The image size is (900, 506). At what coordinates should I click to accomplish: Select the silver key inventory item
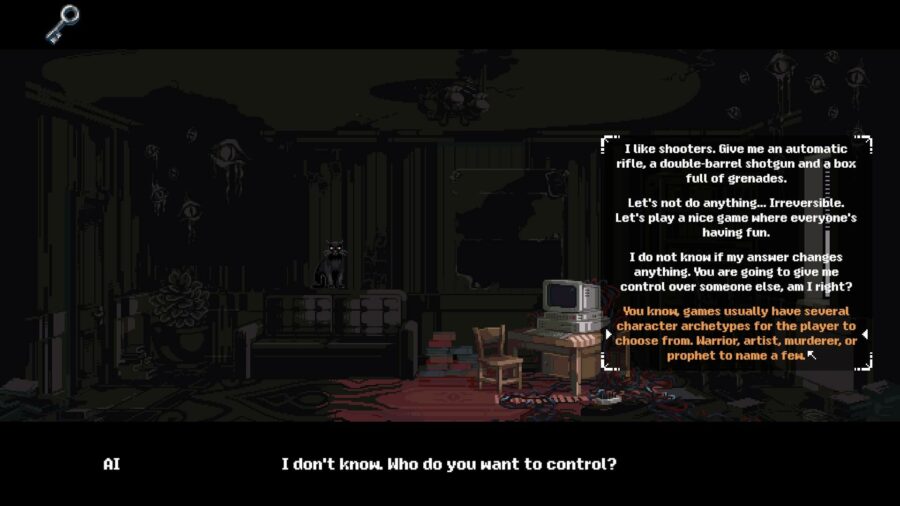[x=62, y=23]
